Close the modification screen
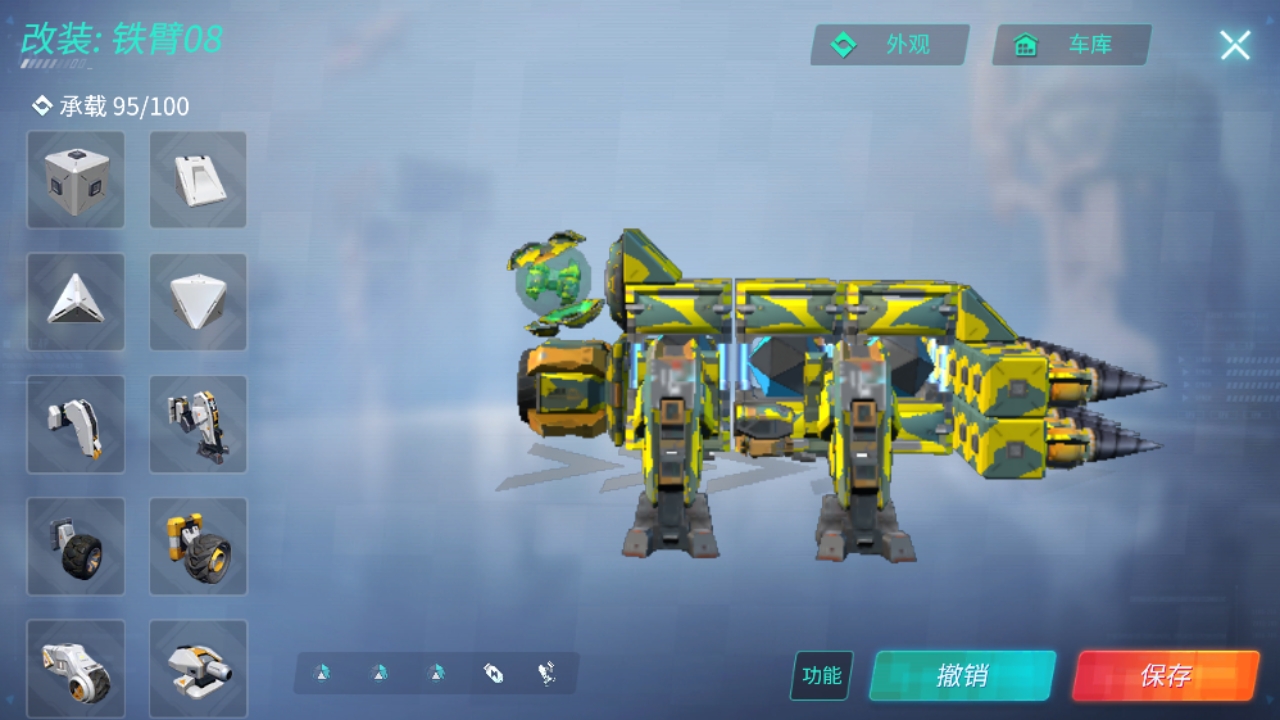The width and height of the screenshot is (1280, 720). point(1235,45)
